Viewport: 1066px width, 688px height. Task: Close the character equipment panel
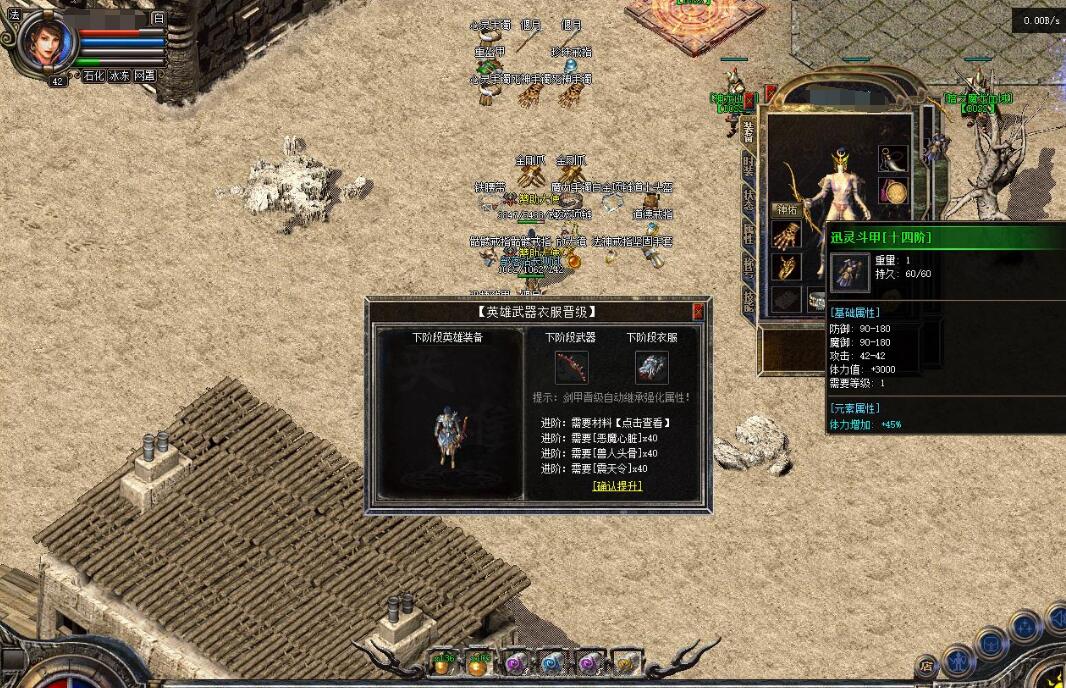pyautogui.click(x=749, y=100)
